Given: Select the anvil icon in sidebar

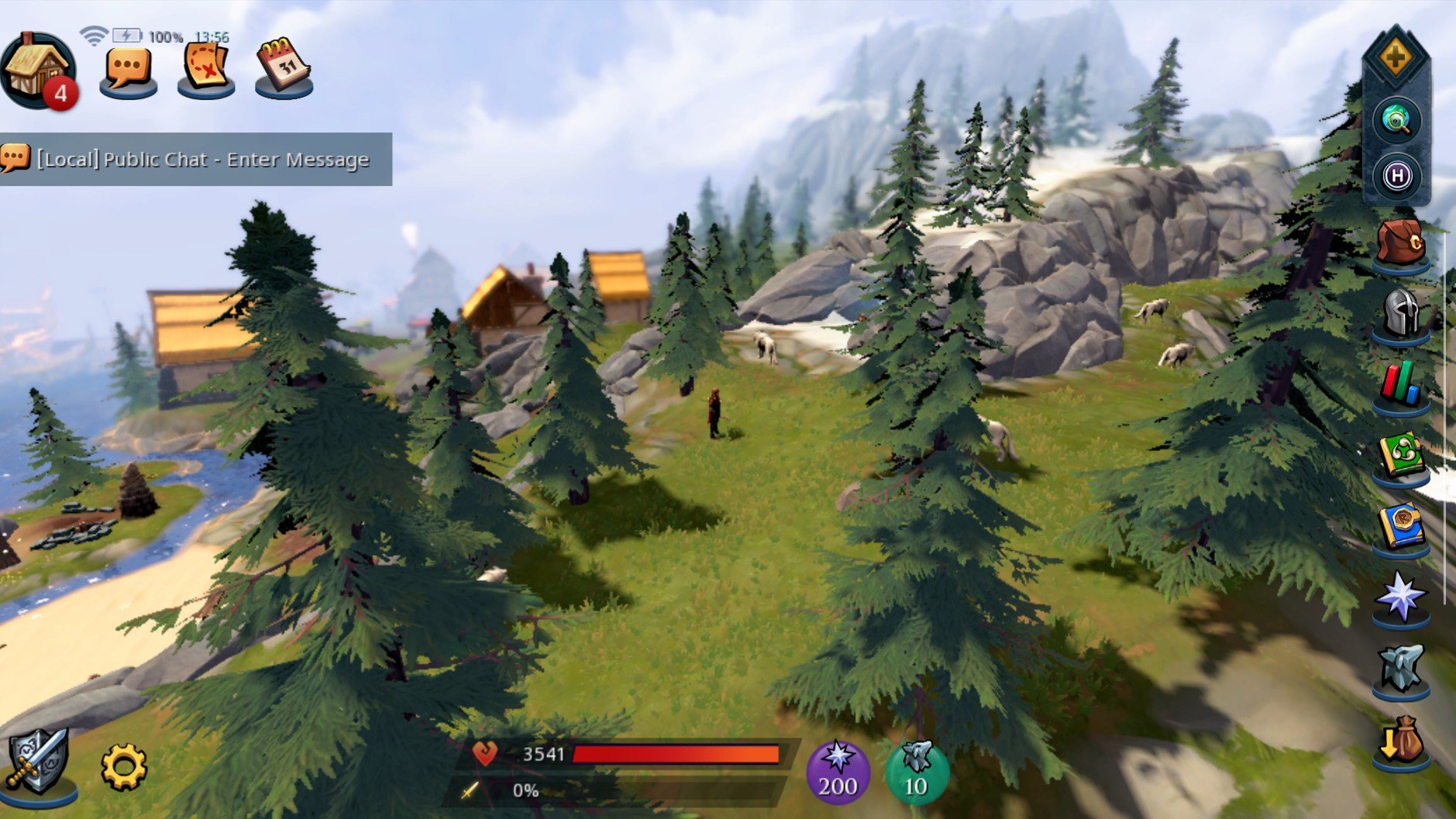Looking at the screenshot, I should tap(1400, 668).
